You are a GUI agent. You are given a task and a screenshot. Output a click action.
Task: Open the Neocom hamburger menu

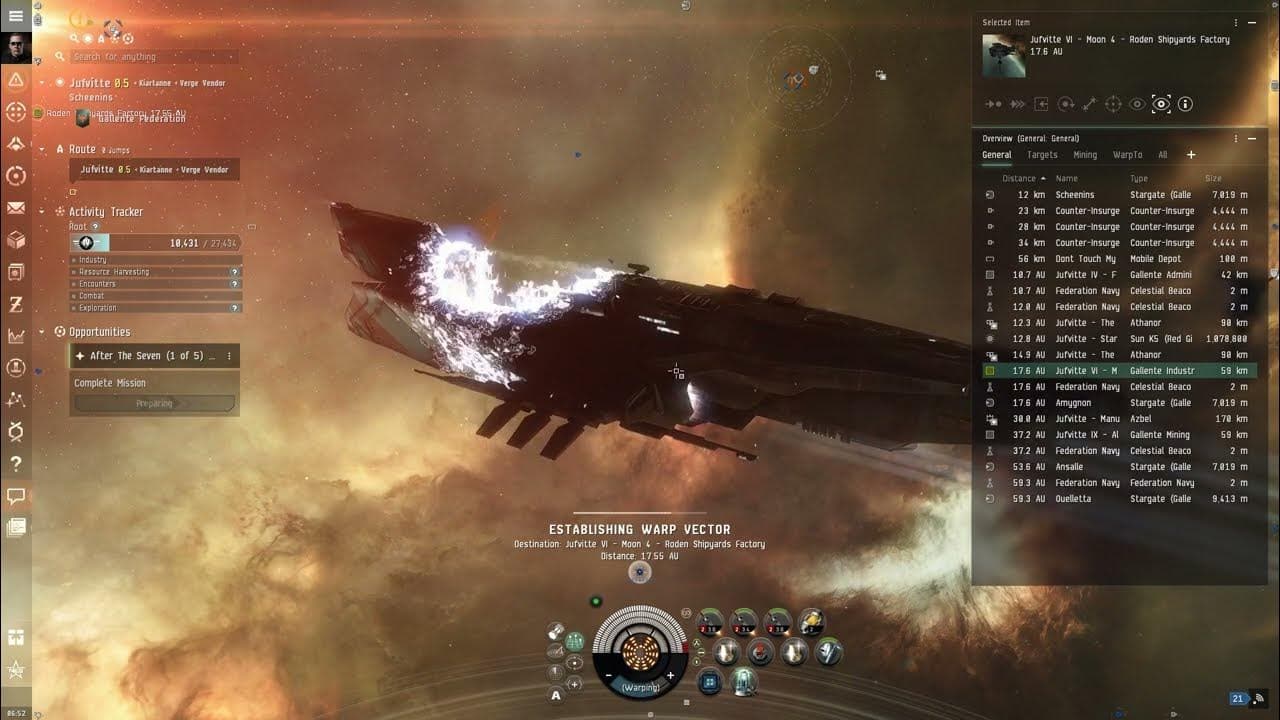(x=15, y=16)
